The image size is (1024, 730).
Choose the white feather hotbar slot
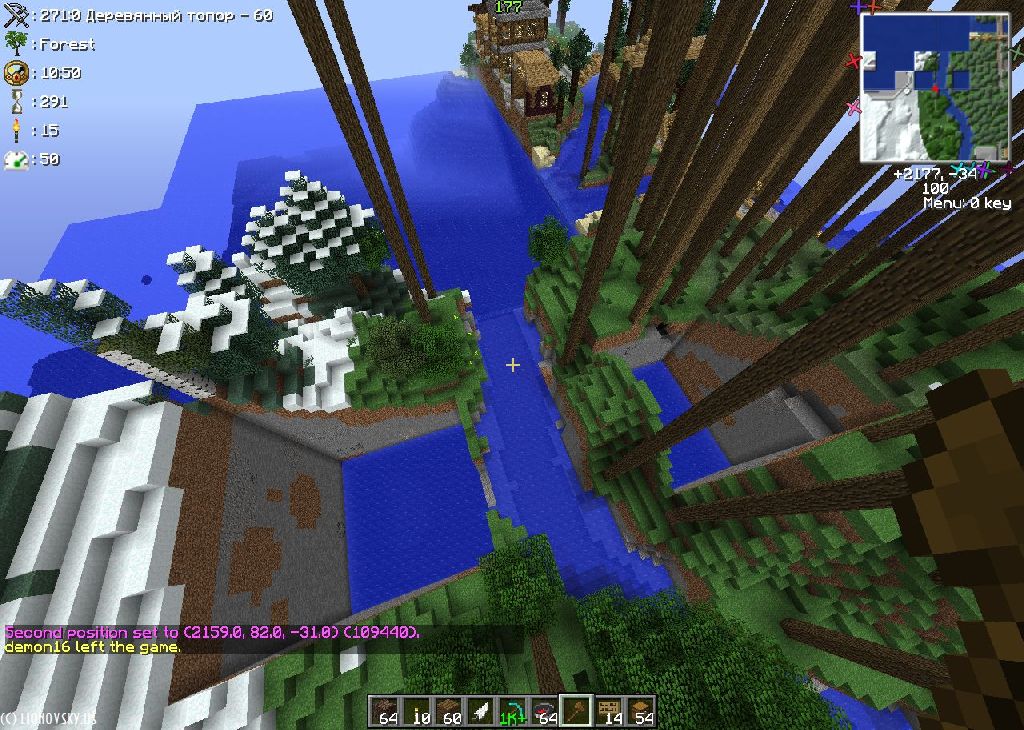[481, 710]
